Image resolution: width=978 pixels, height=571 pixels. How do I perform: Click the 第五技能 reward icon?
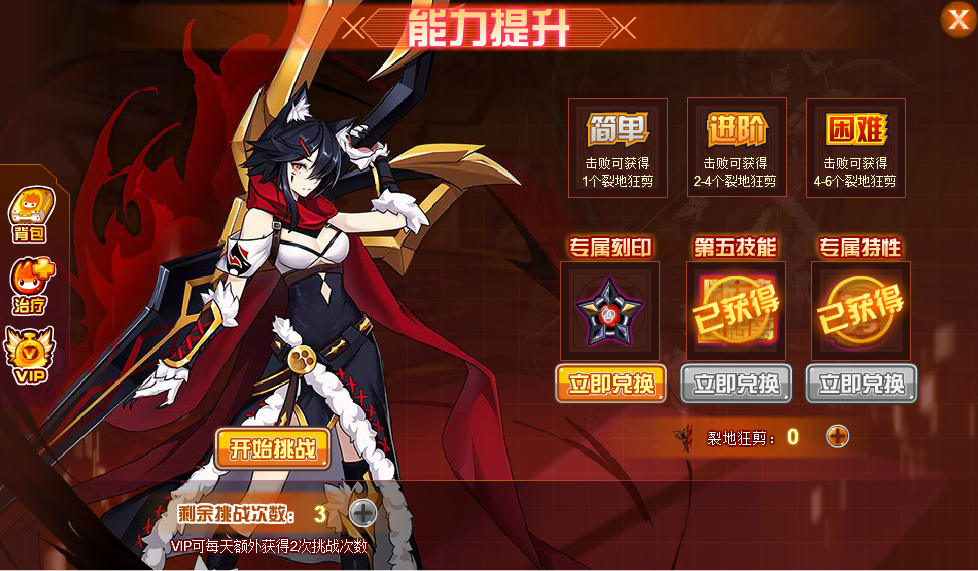pyautogui.click(x=735, y=311)
